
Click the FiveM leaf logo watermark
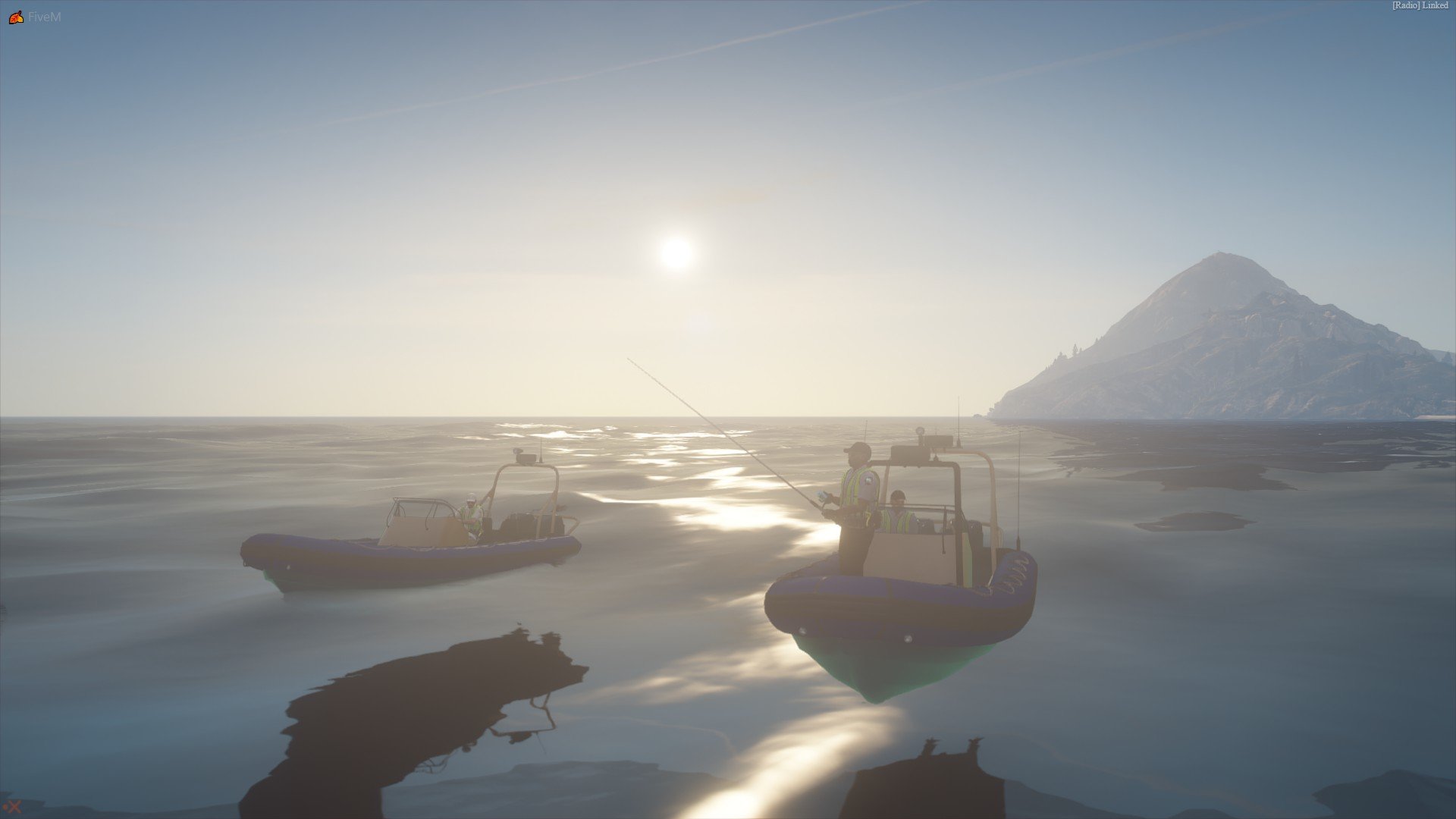coord(16,17)
